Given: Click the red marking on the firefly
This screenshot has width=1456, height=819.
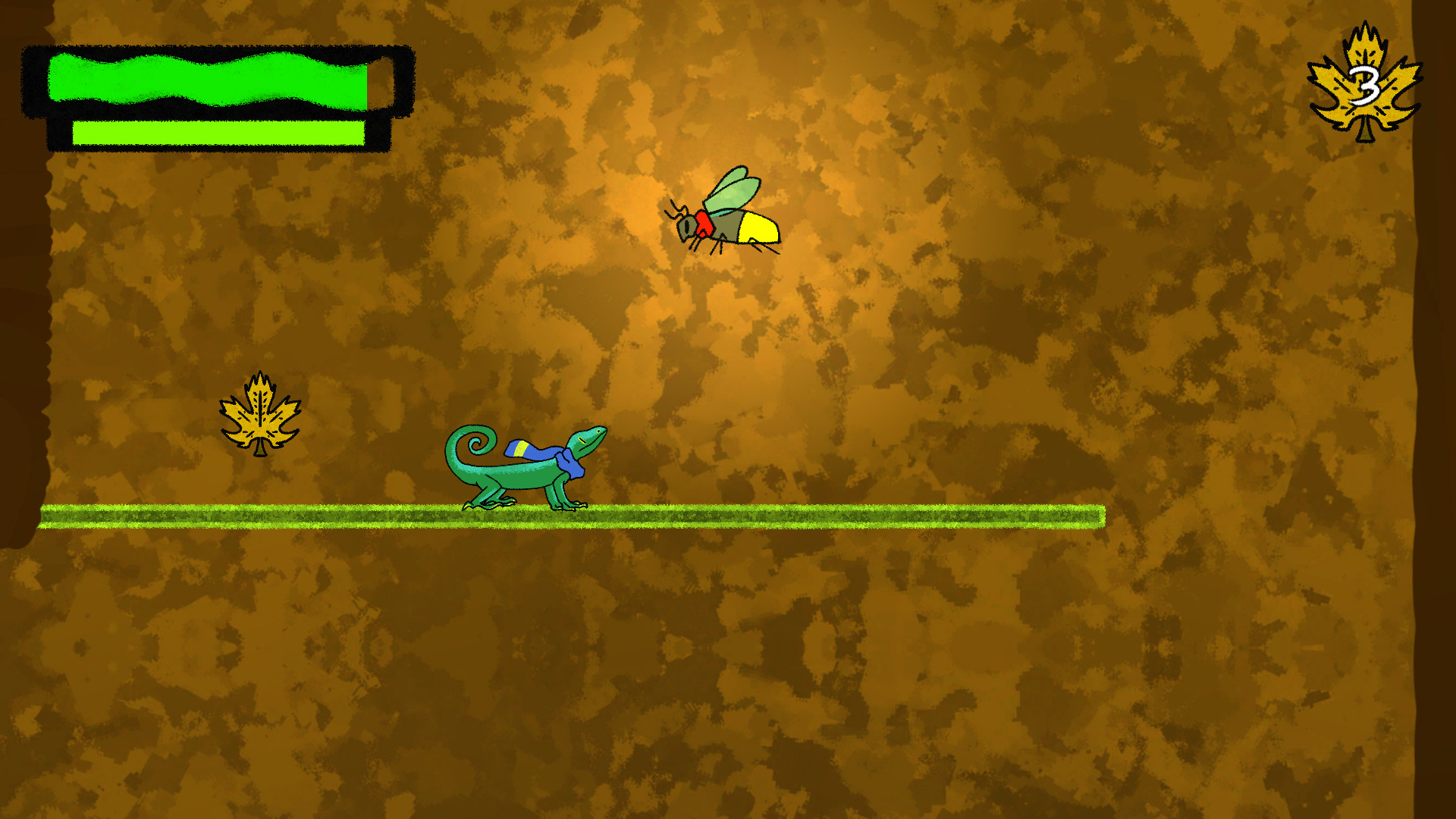Looking at the screenshot, I should (x=704, y=224).
